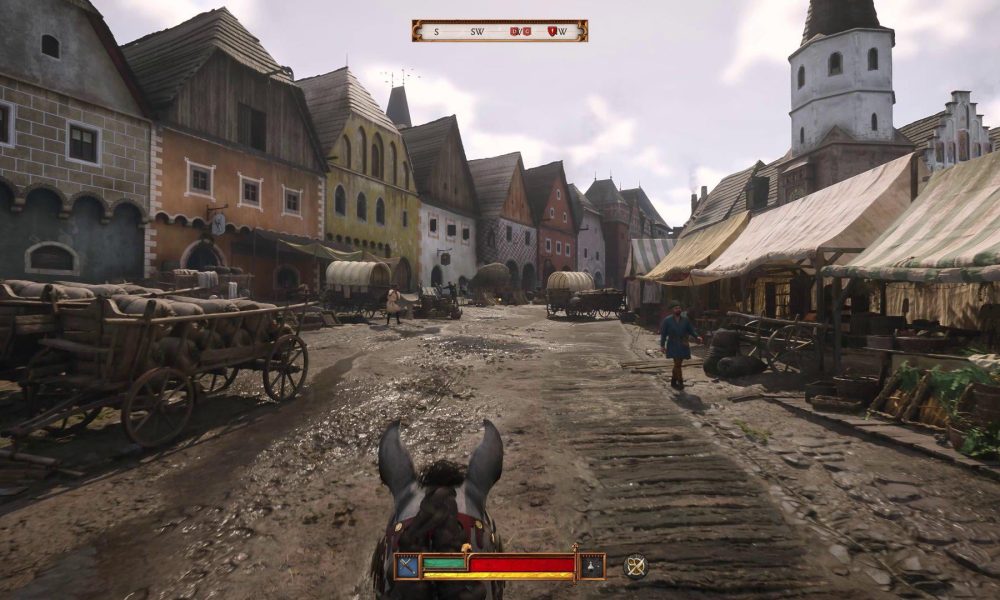Select the red exclamation shield quest marker
Image resolution: width=1000 pixels, height=600 pixels.
[551, 31]
